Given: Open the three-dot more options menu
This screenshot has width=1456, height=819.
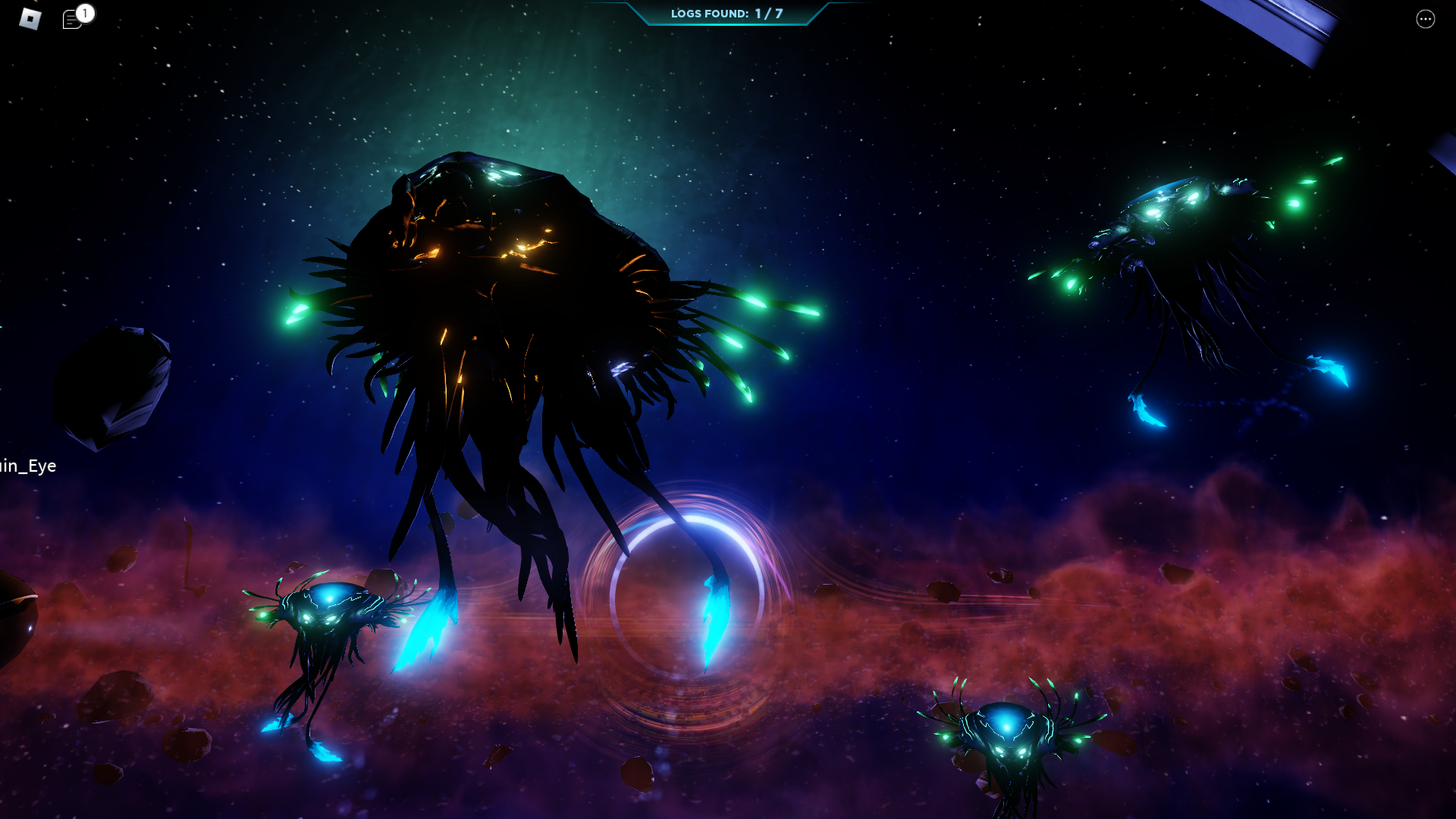Looking at the screenshot, I should (1425, 20).
